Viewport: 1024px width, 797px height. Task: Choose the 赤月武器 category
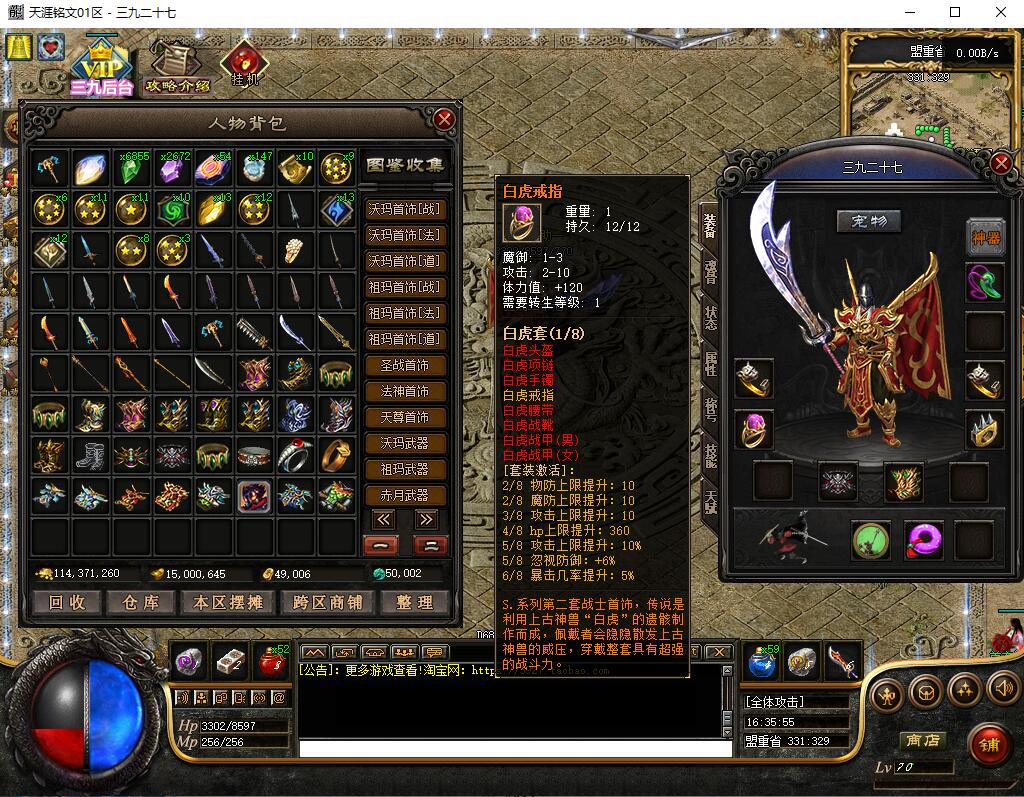[405, 495]
